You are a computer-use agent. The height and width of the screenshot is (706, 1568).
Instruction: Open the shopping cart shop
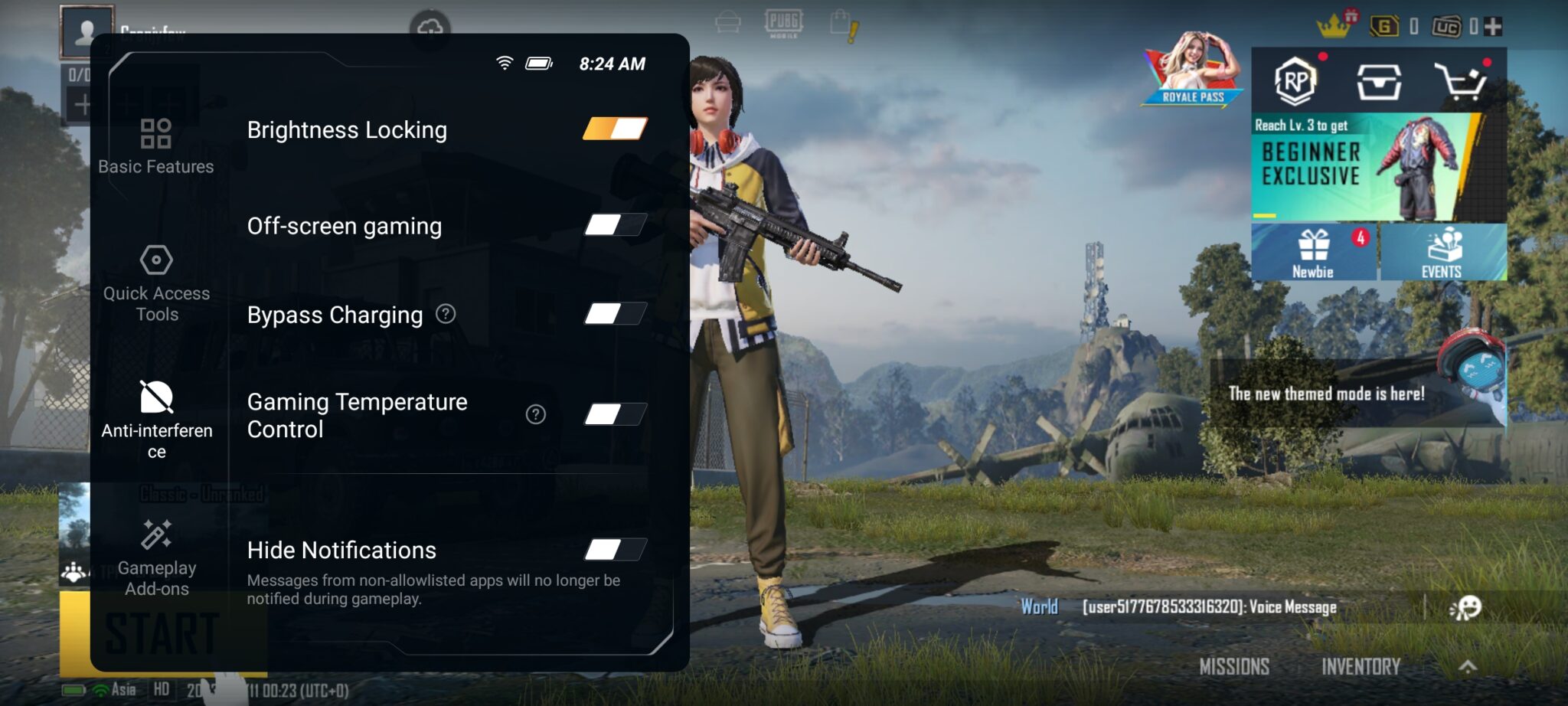[x=1461, y=81]
